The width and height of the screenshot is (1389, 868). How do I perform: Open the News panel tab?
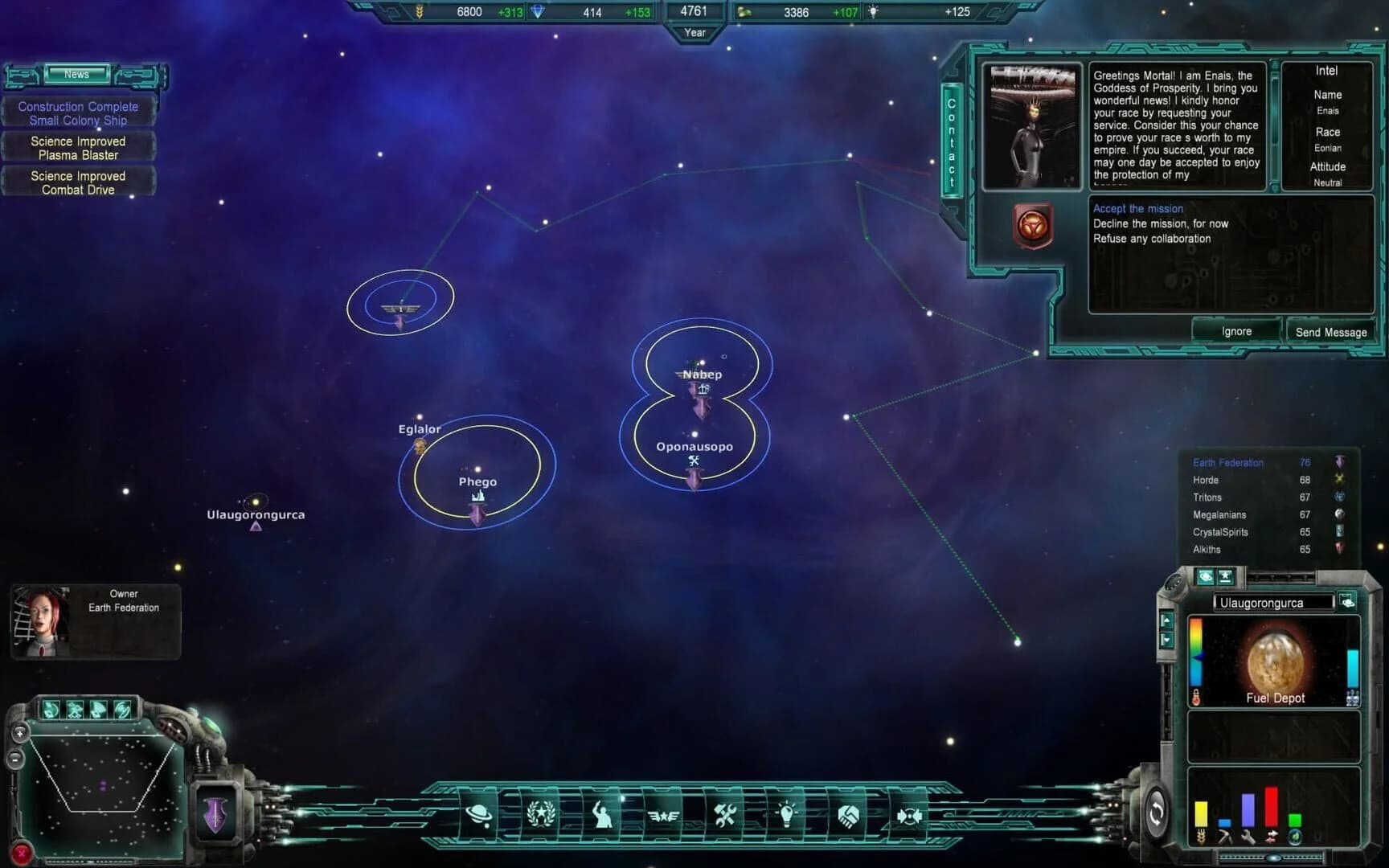(x=77, y=74)
